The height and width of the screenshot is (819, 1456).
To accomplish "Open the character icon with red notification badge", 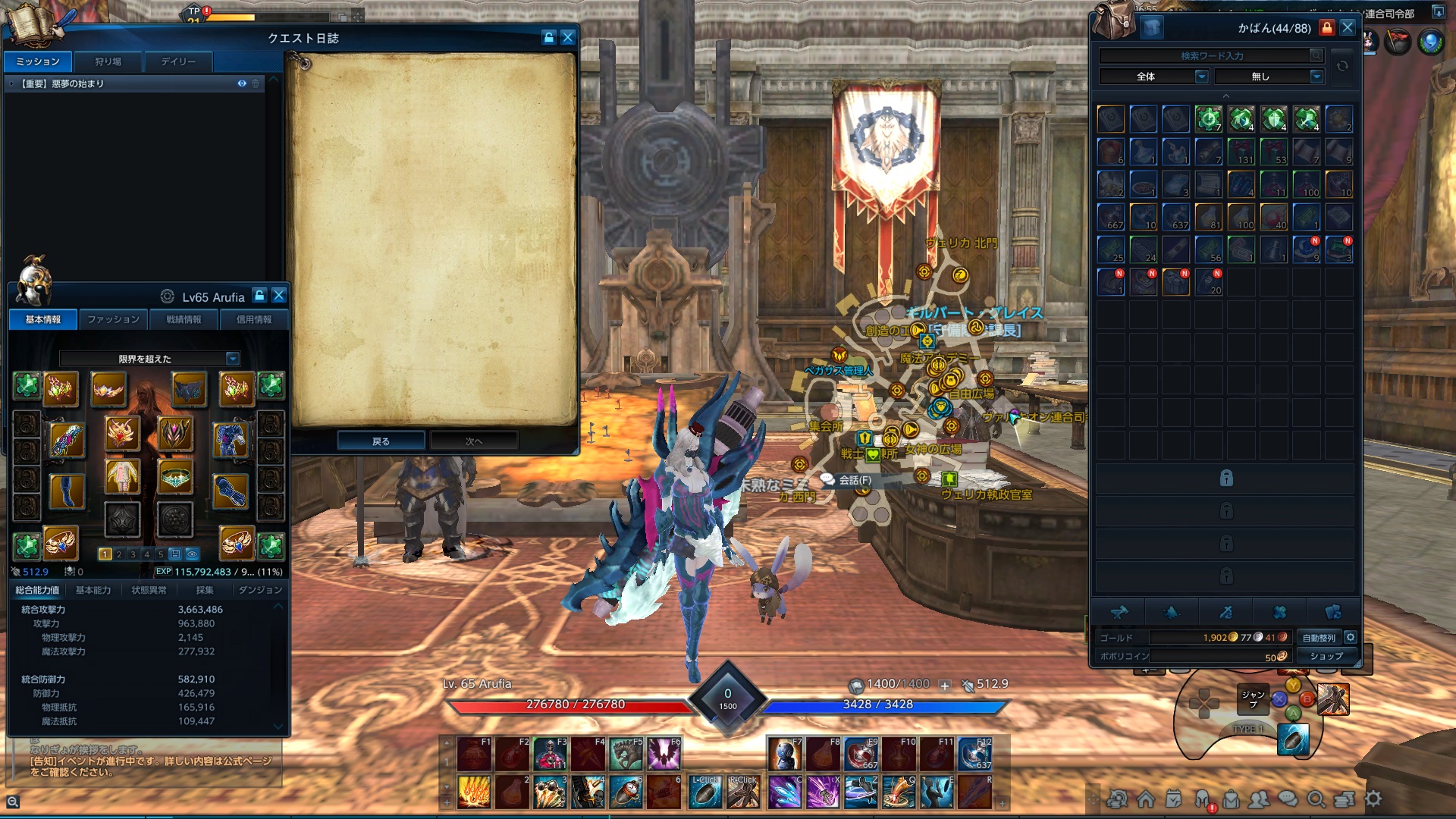I will (1202, 797).
